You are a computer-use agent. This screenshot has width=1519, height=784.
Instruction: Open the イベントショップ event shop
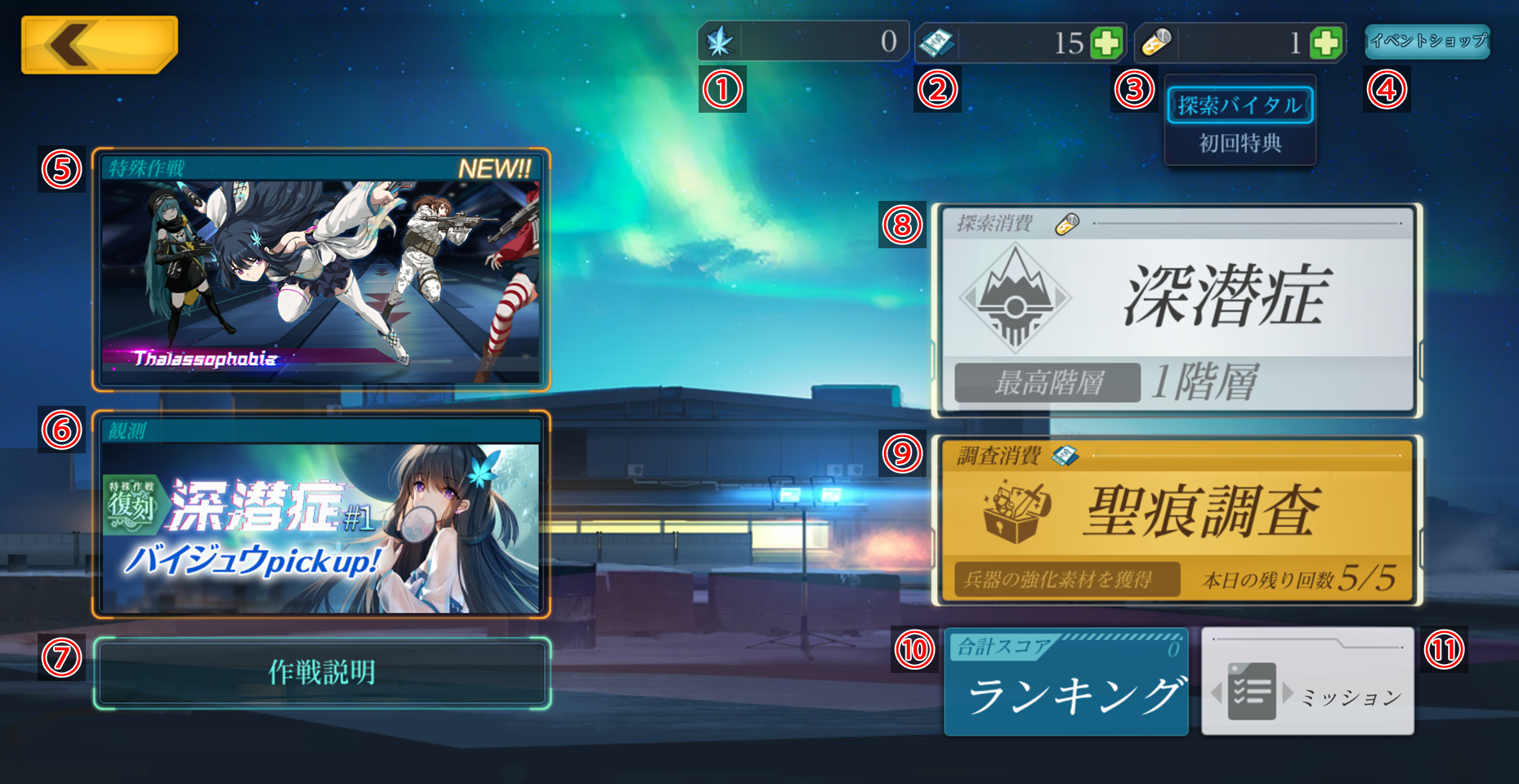pyautogui.click(x=1427, y=41)
